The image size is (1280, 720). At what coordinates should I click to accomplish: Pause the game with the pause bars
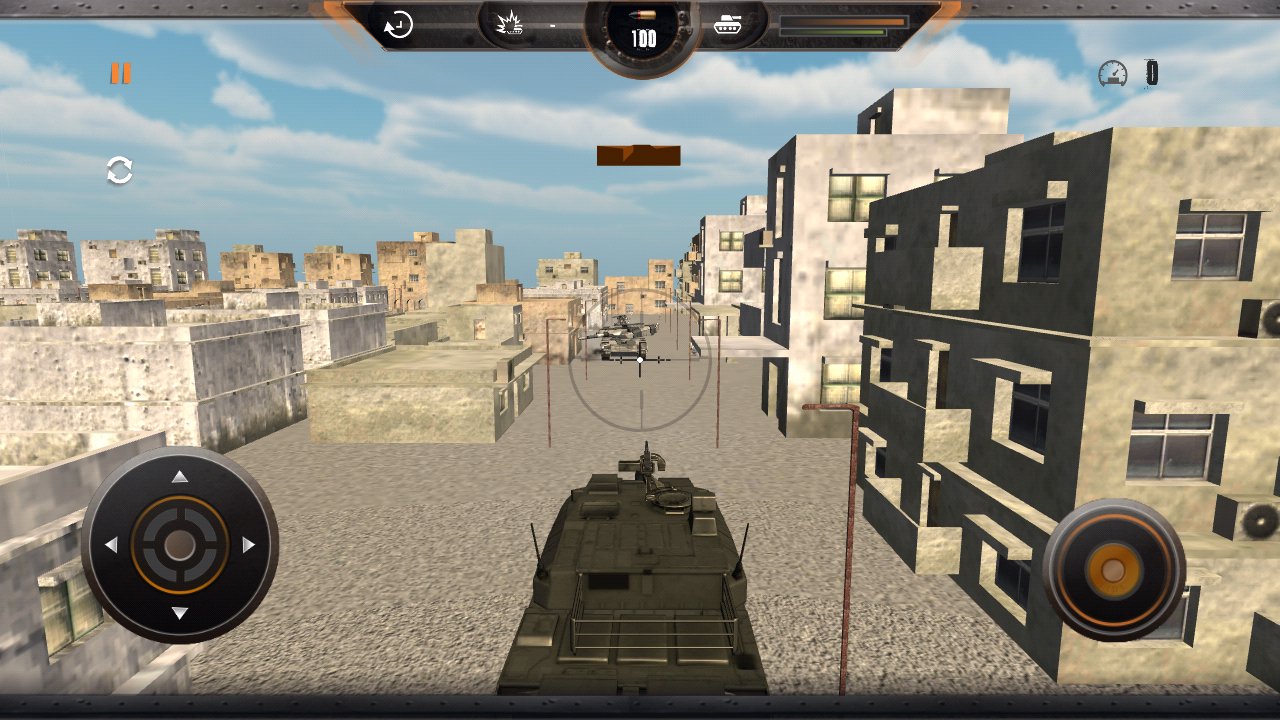[119, 71]
